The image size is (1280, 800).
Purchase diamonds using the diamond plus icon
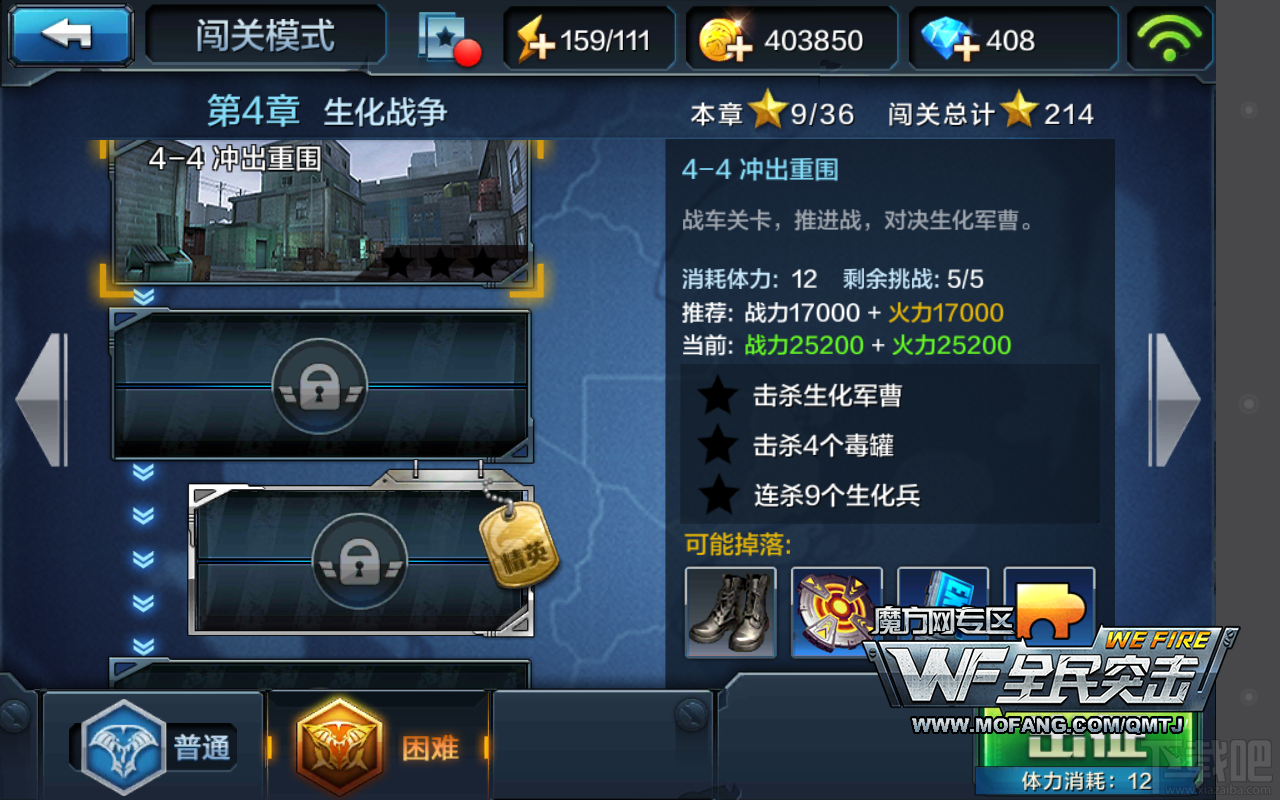[948, 41]
